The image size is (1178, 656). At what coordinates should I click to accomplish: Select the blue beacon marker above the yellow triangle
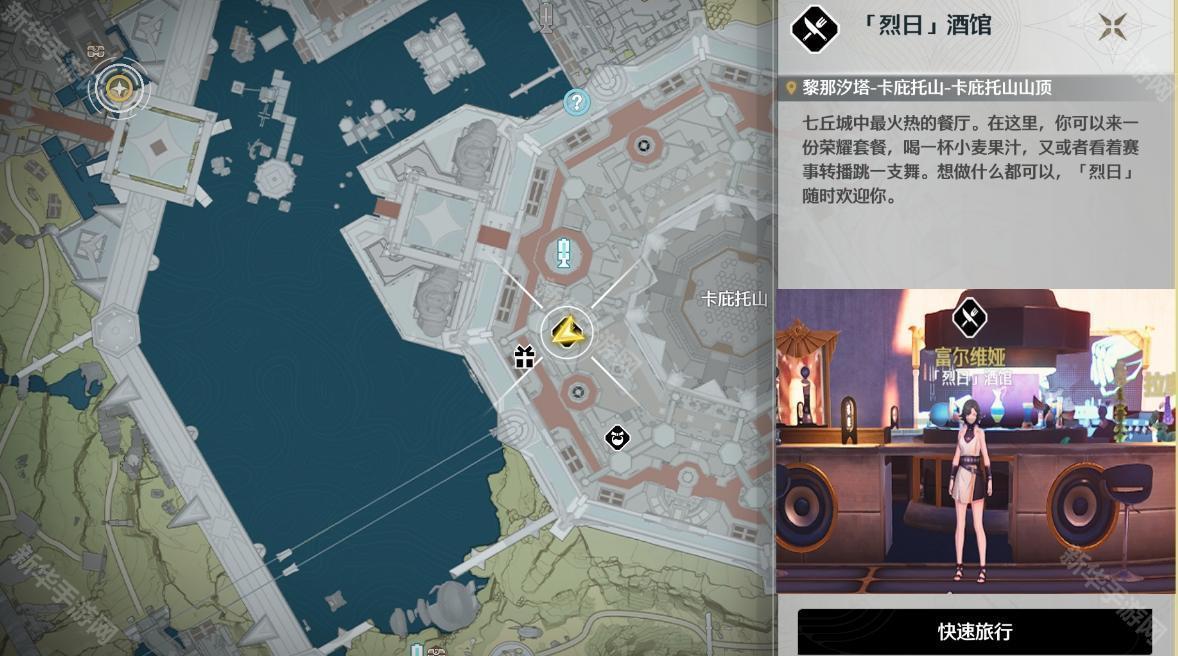tap(564, 255)
